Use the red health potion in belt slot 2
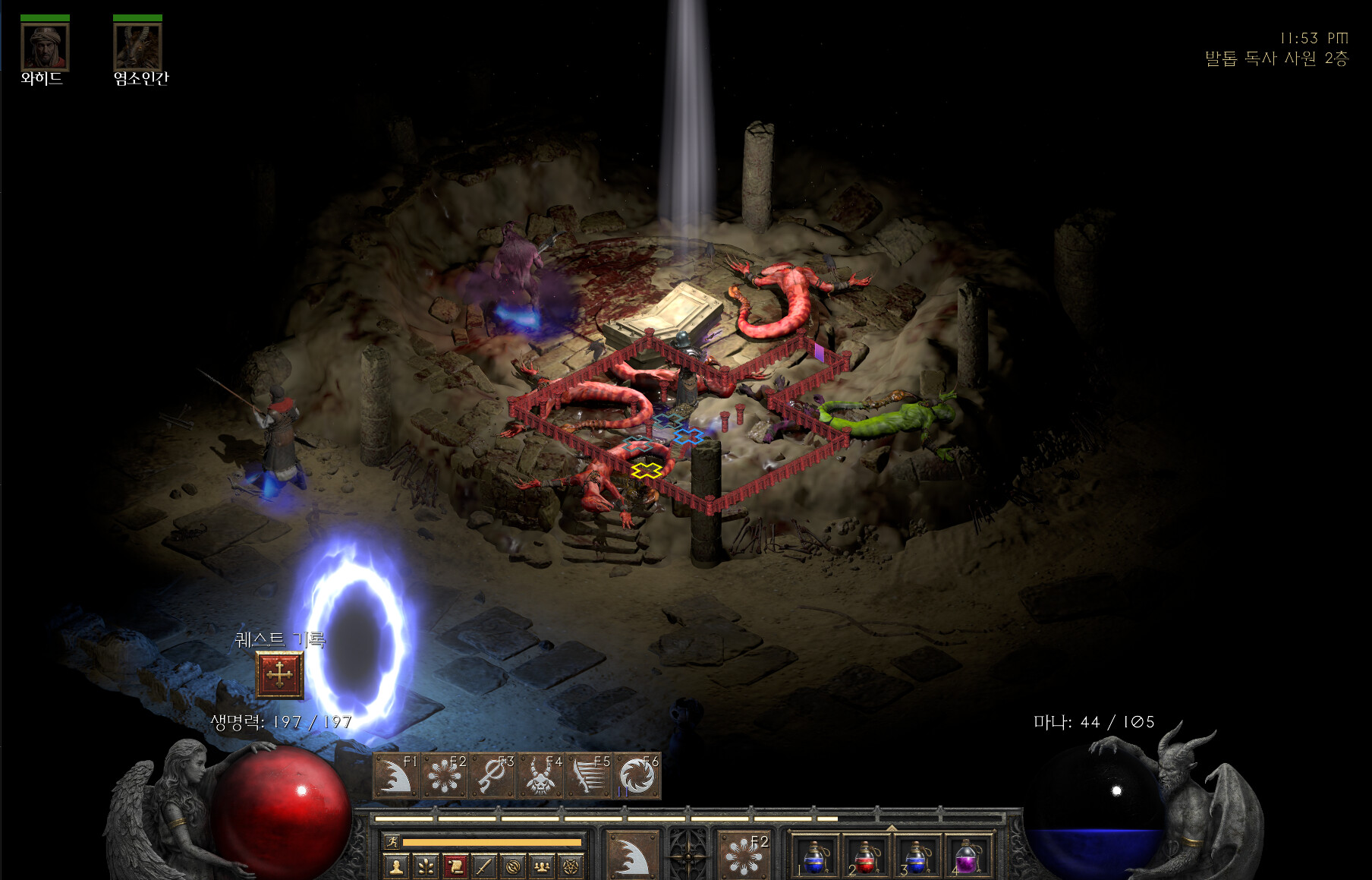Viewport: 1372px width, 880px height. (866, 857)
